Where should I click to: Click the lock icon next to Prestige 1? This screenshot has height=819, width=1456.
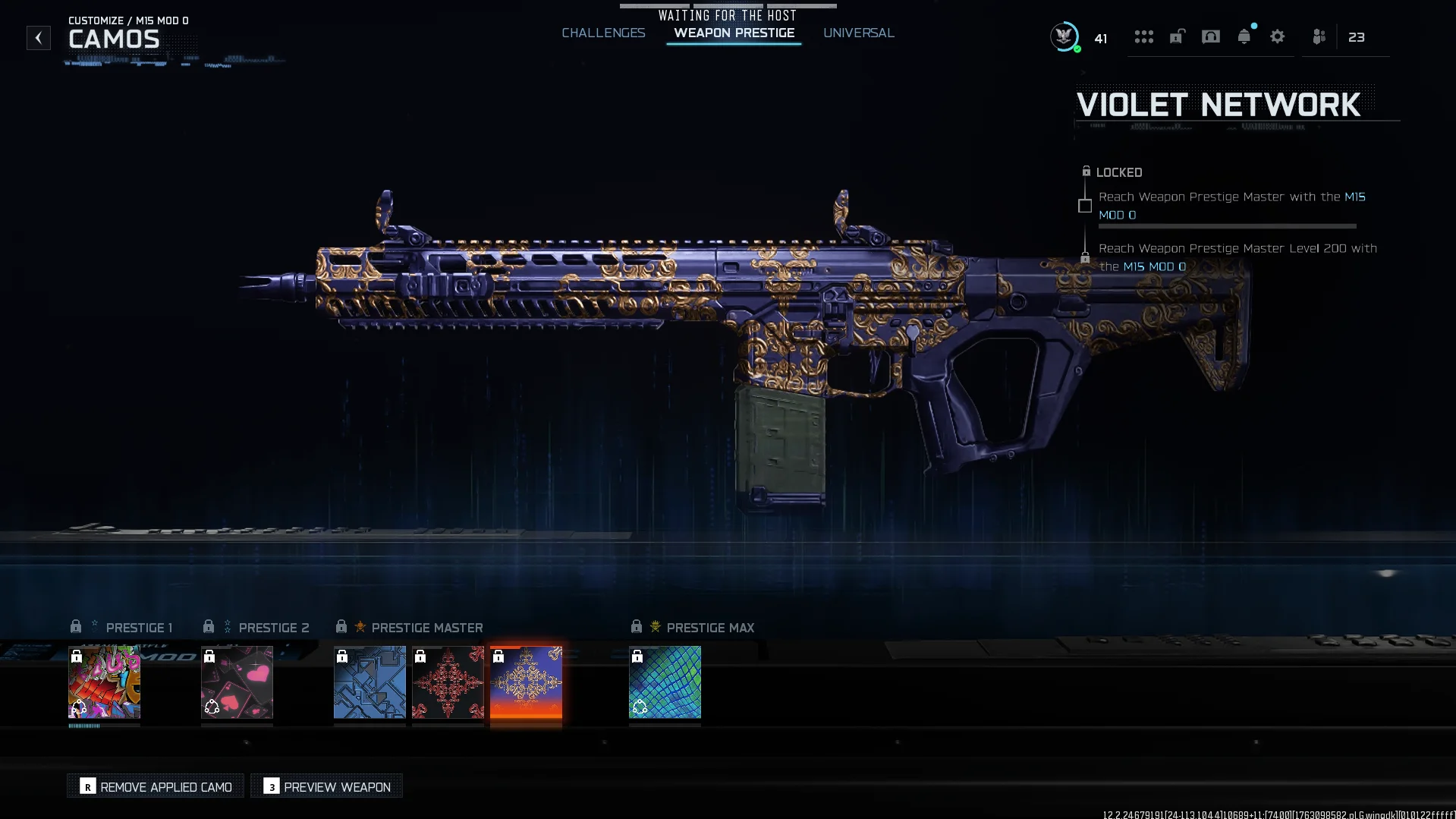(76, 626)
